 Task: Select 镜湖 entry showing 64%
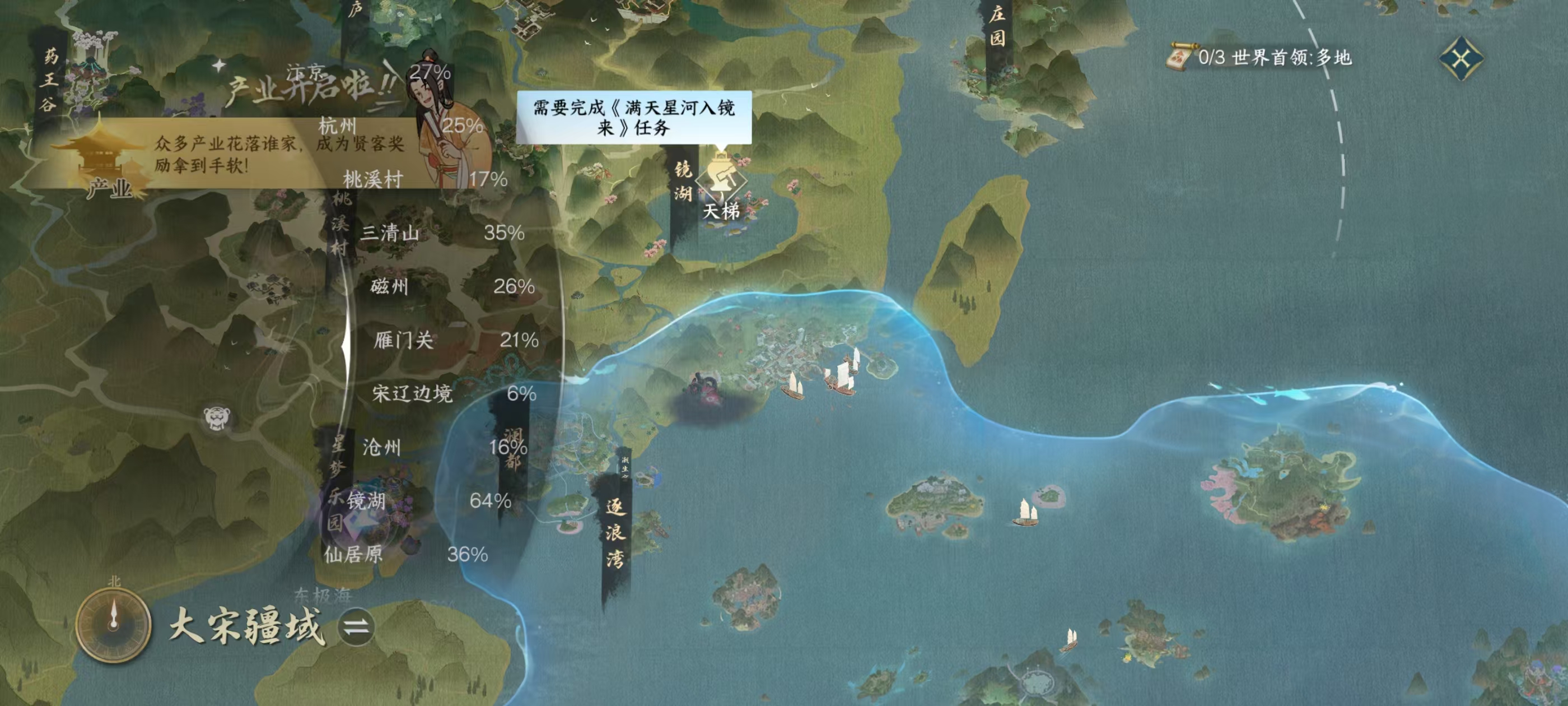367,501
